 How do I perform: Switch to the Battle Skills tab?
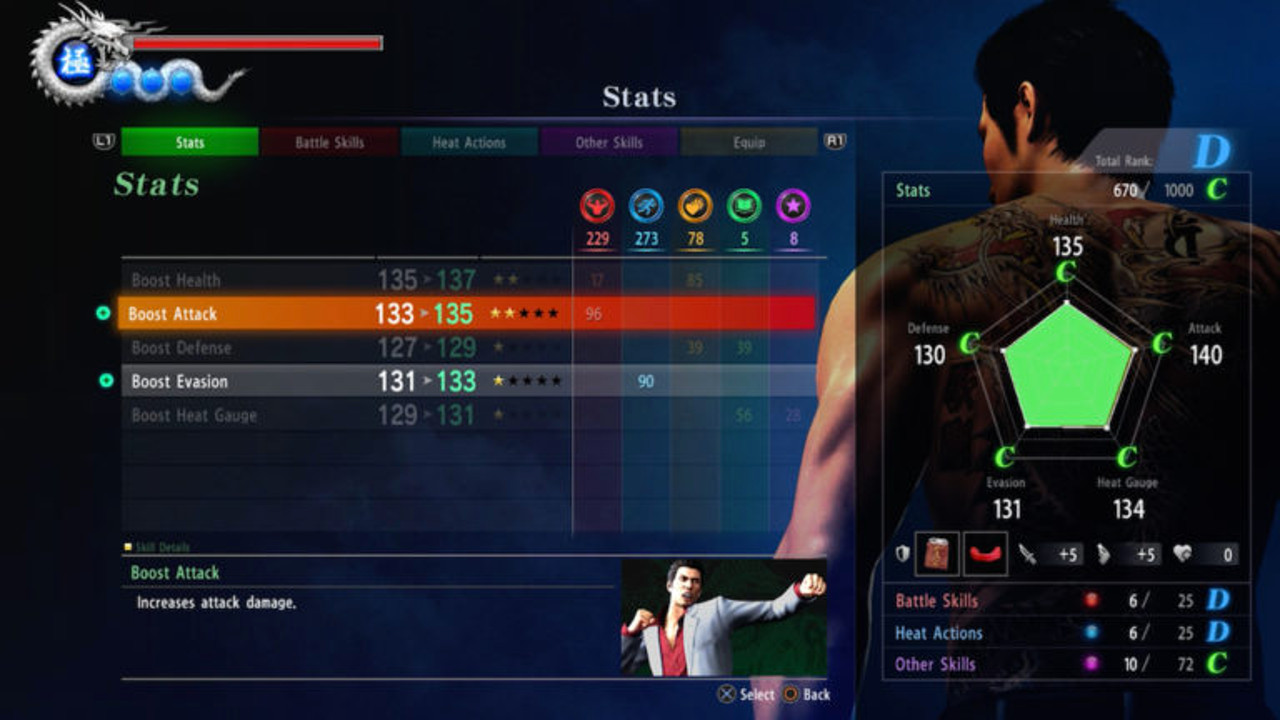[329, 142]
